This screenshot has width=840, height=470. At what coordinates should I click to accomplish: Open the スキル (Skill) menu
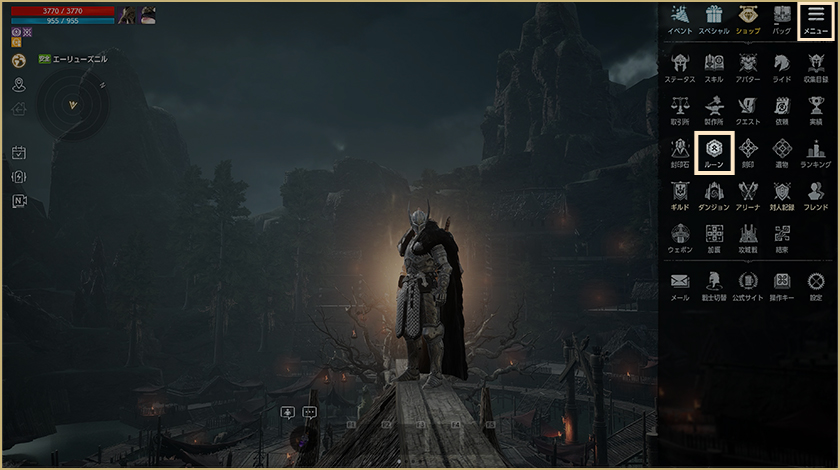[x=714, y=65]
